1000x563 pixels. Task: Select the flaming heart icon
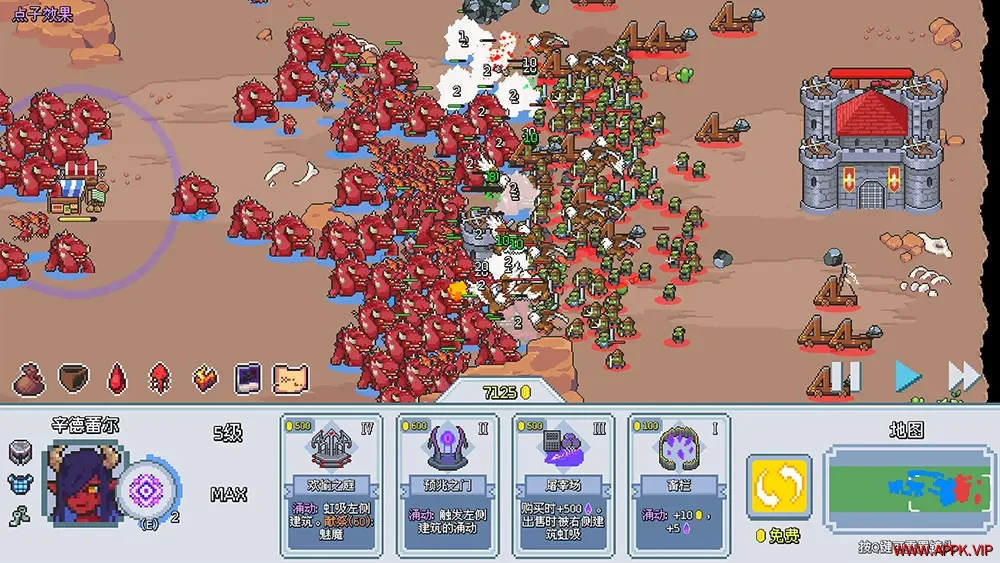(205, 378)
